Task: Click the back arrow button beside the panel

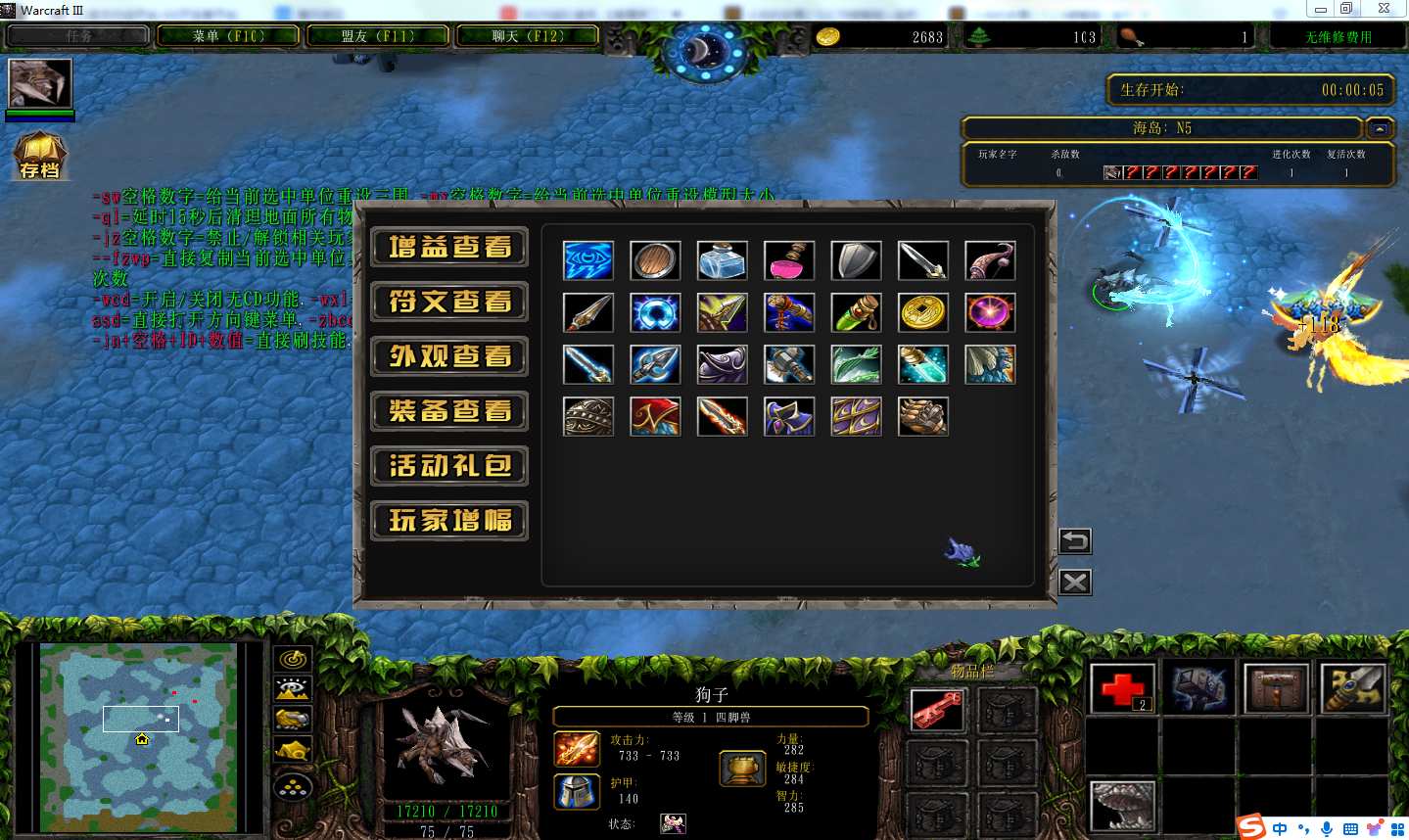Action: 1075,540
